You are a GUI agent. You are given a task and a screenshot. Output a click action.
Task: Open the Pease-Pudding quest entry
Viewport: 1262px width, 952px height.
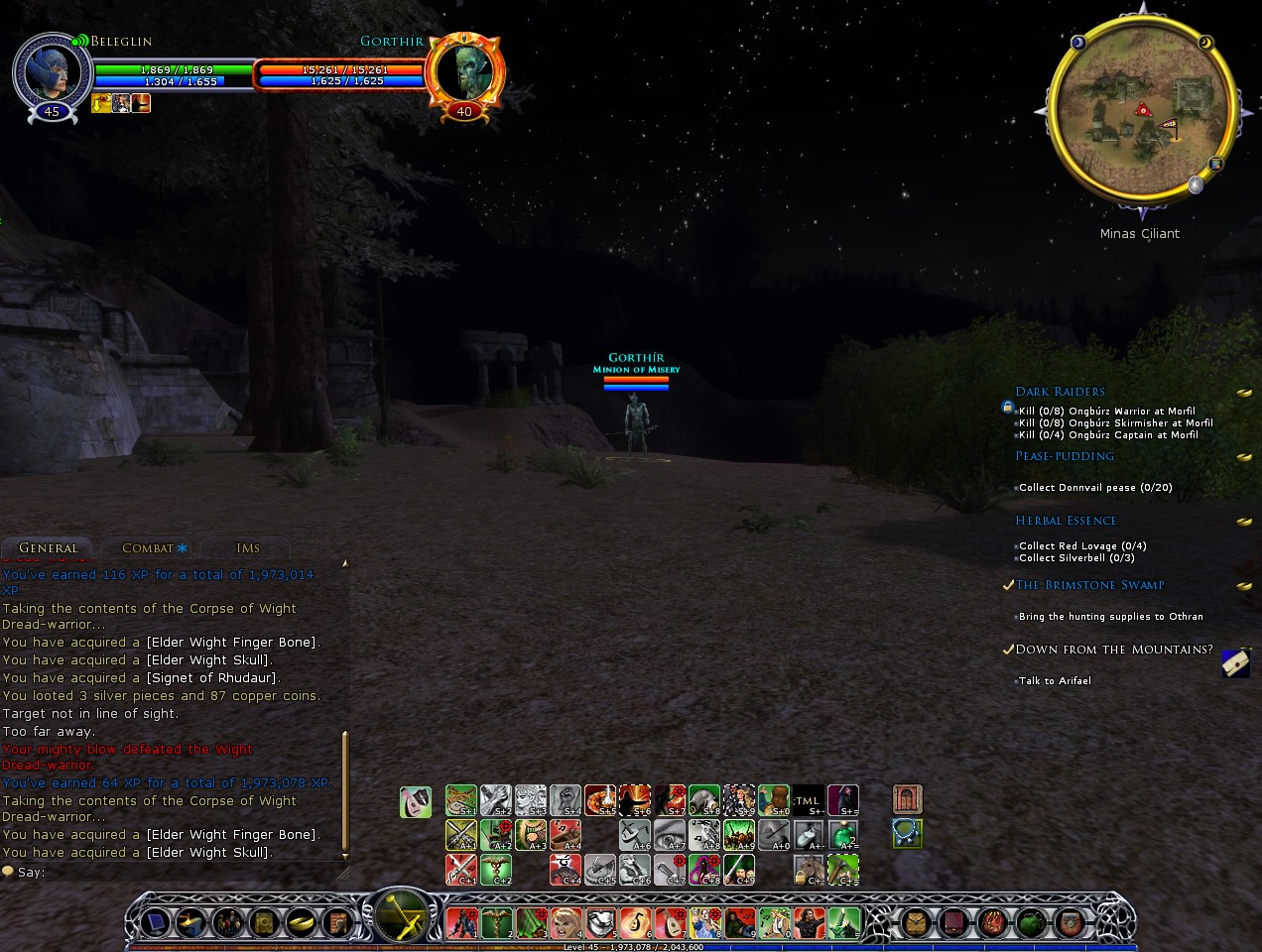pyautogui.click(x=1065, y=456)
